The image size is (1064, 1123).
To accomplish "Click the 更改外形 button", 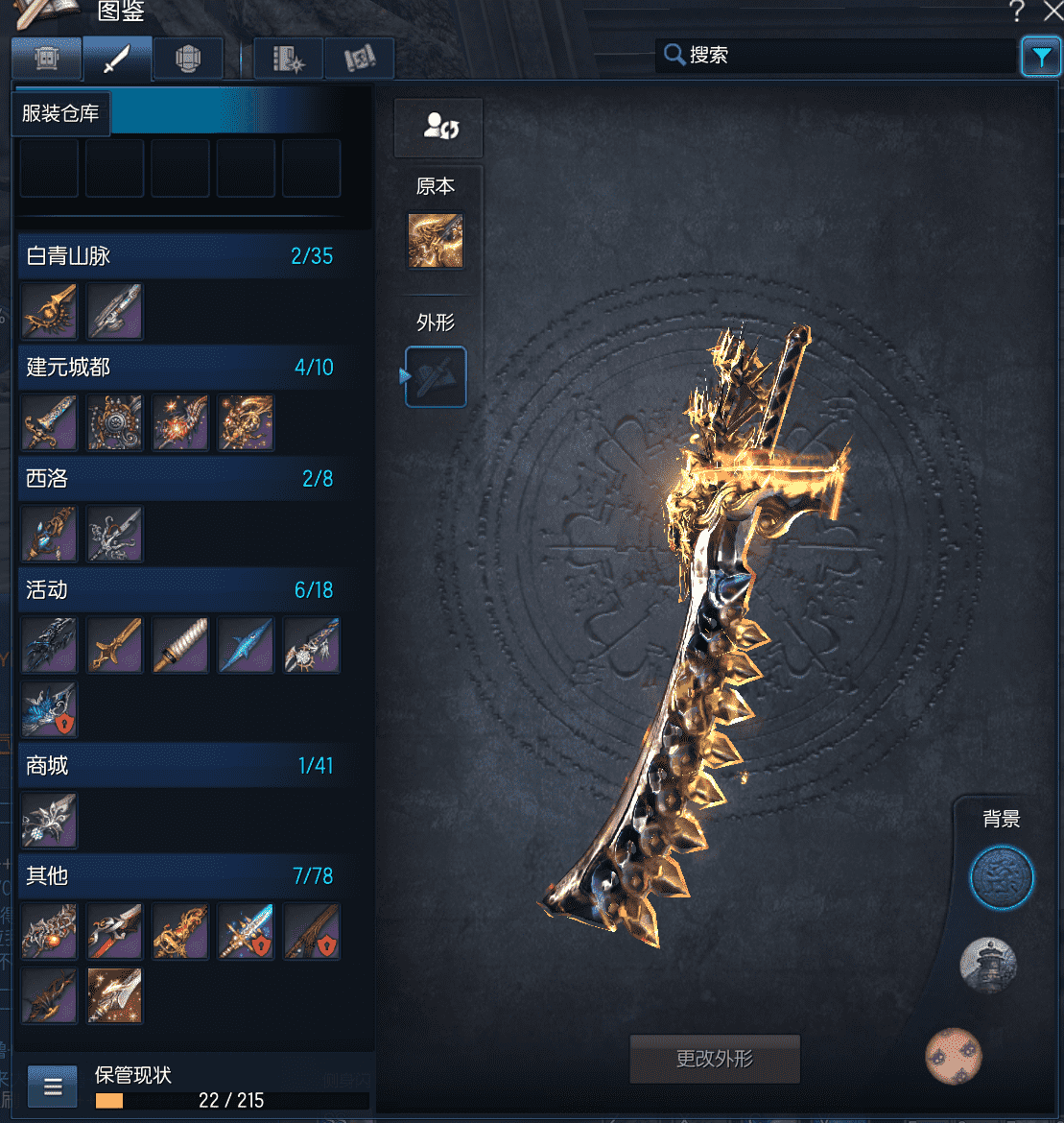I will 715,1059.
